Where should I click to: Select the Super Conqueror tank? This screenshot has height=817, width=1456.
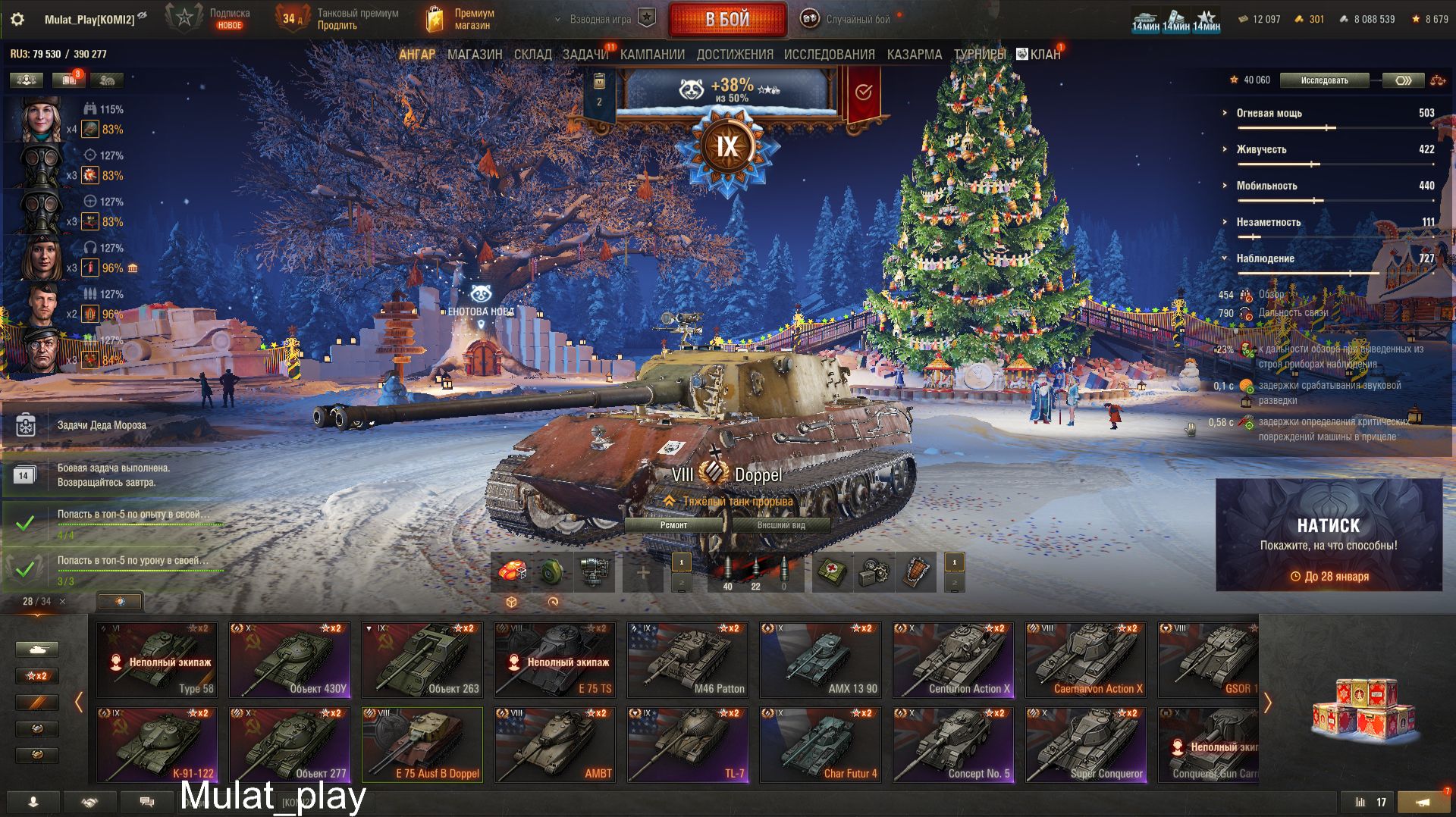point(1086,744)
